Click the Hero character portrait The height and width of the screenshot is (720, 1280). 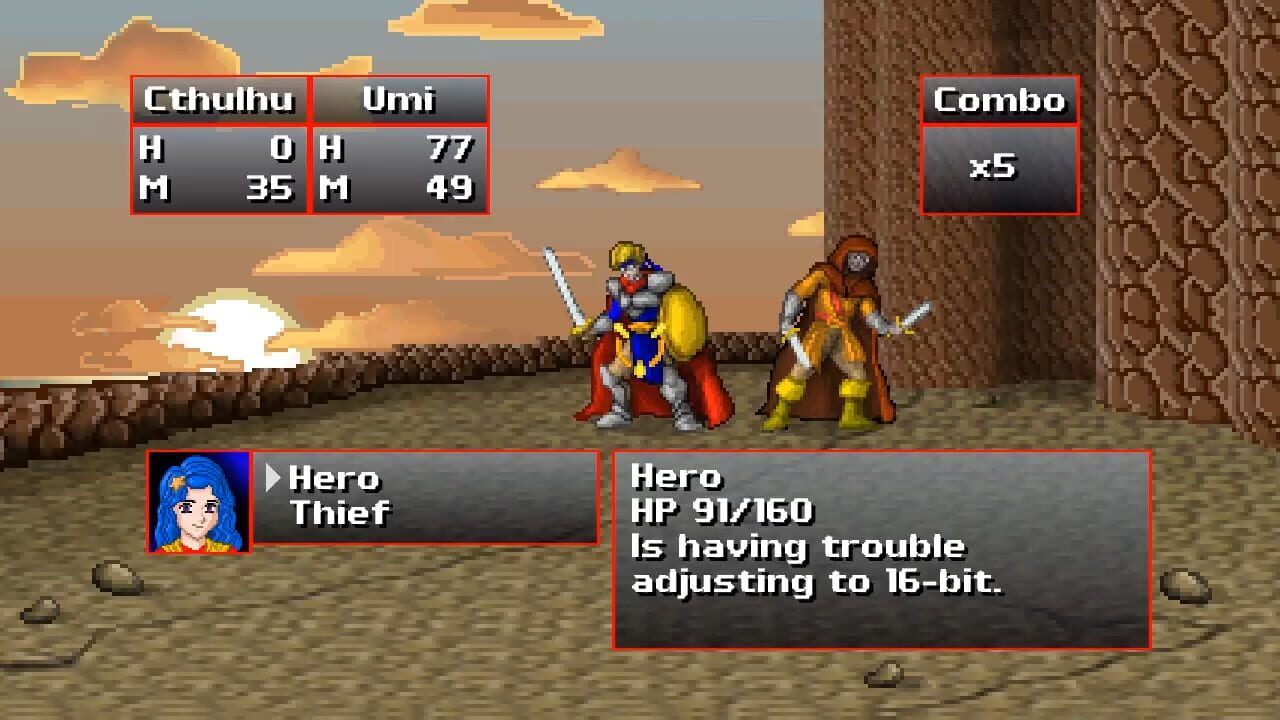coord(197,503)
